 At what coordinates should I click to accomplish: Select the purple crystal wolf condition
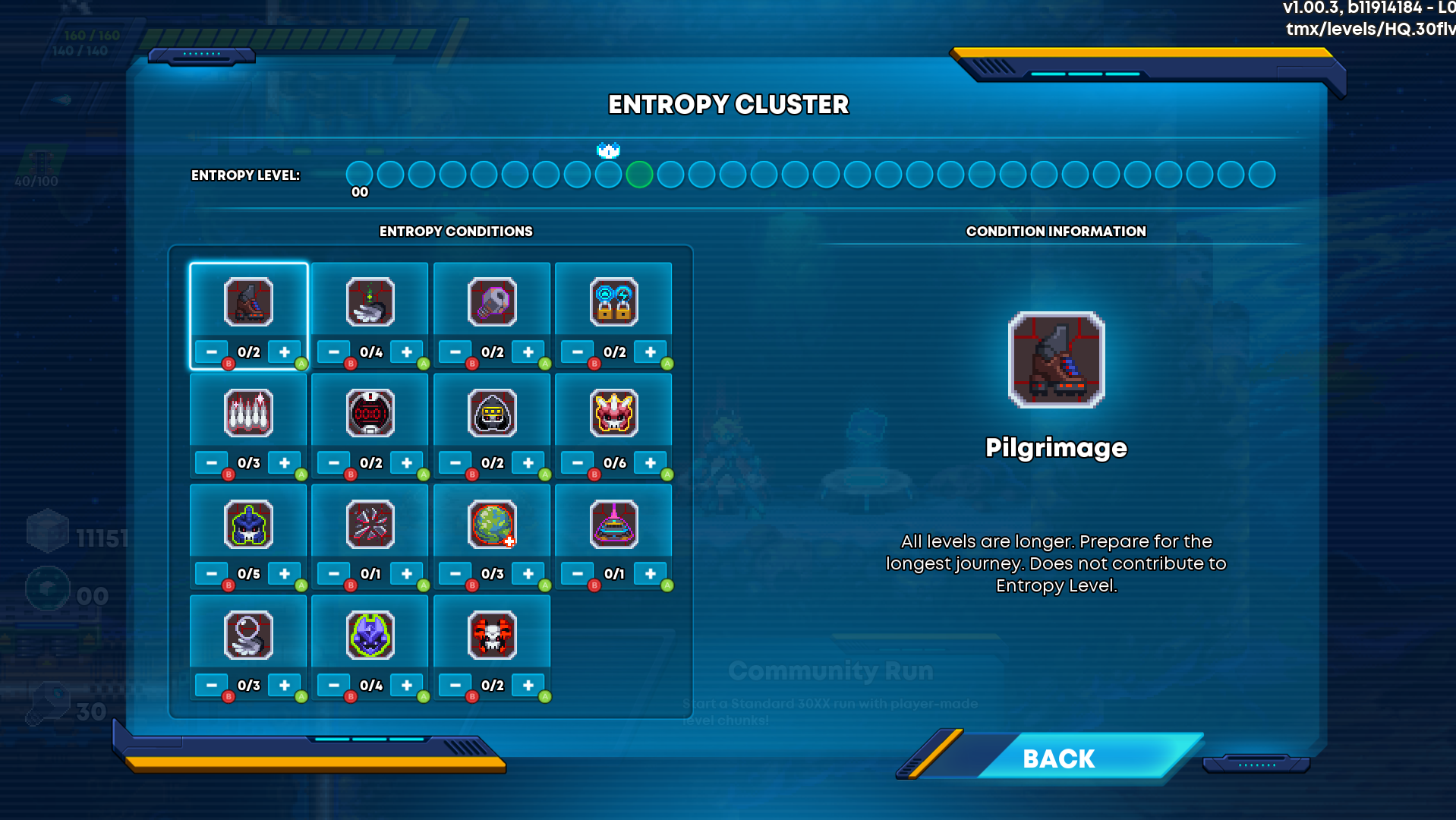[x=370, y=635]
